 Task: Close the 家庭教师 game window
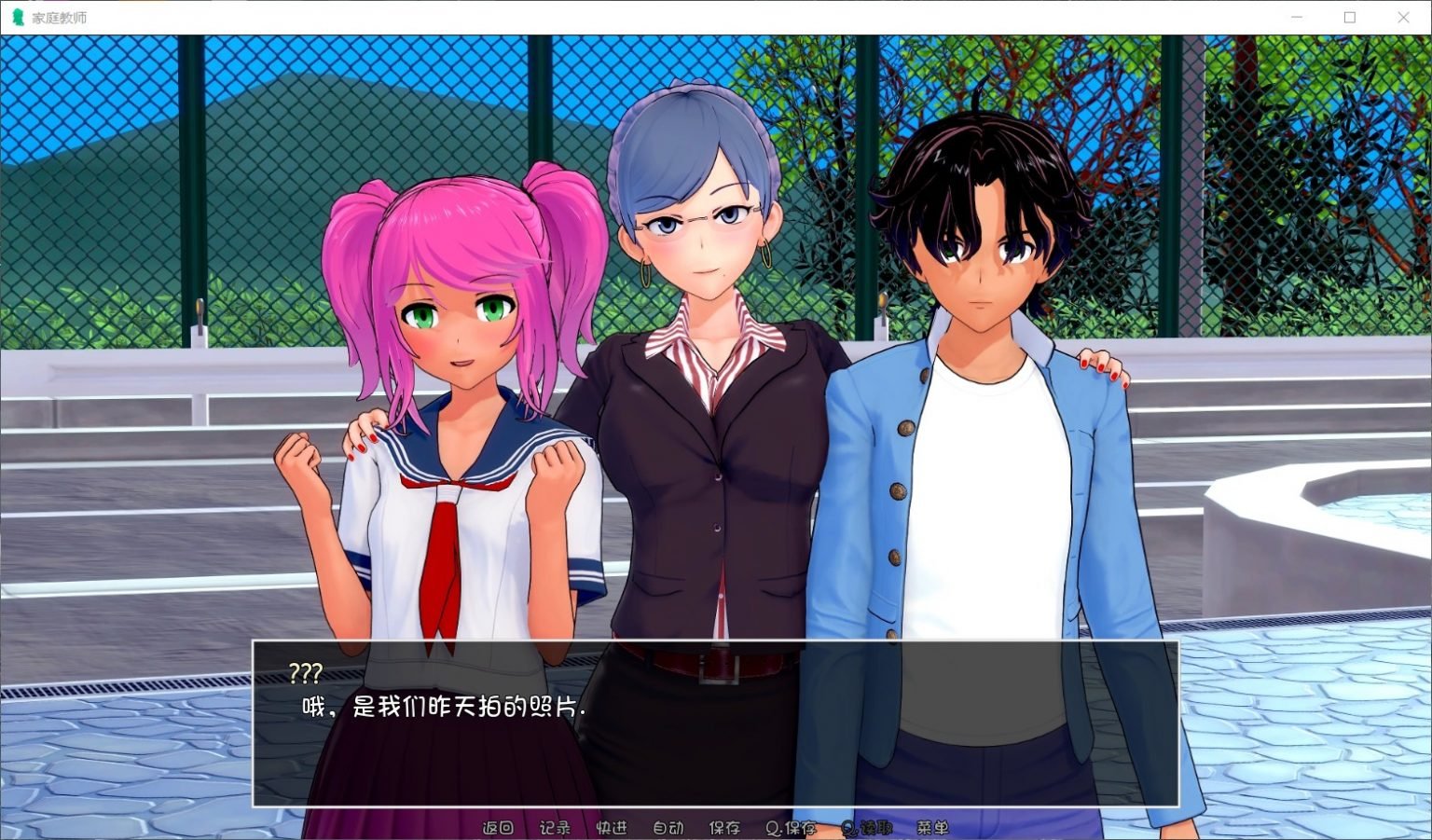[1403, 16]
